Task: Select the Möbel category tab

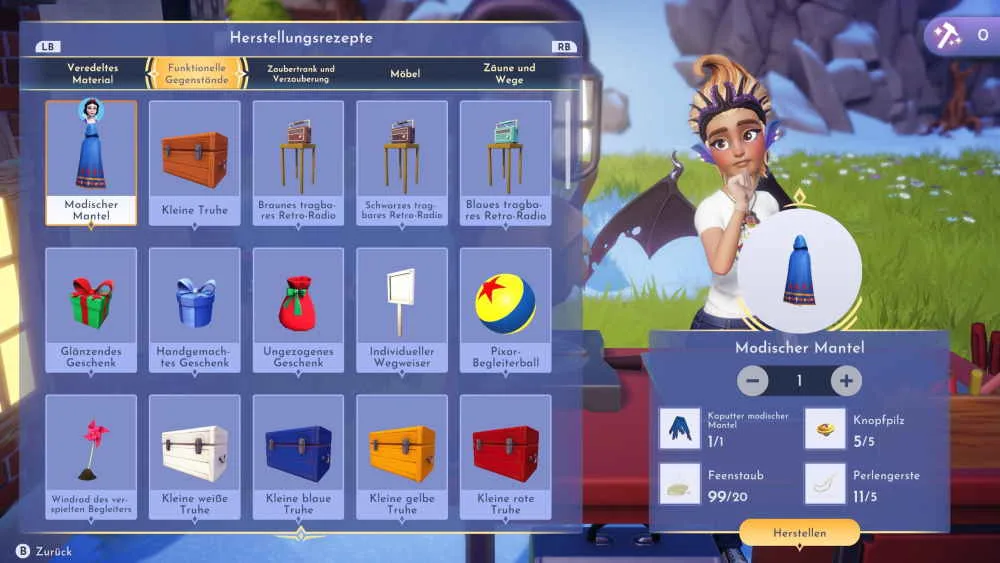Action: [x=405, y=73]
